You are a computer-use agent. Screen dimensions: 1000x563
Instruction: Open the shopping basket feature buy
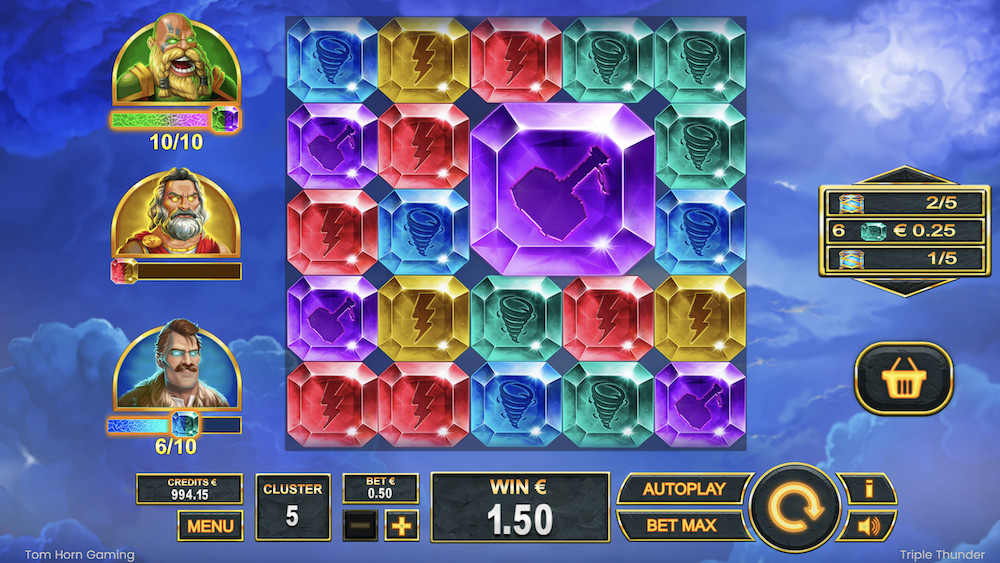point(903,379)
